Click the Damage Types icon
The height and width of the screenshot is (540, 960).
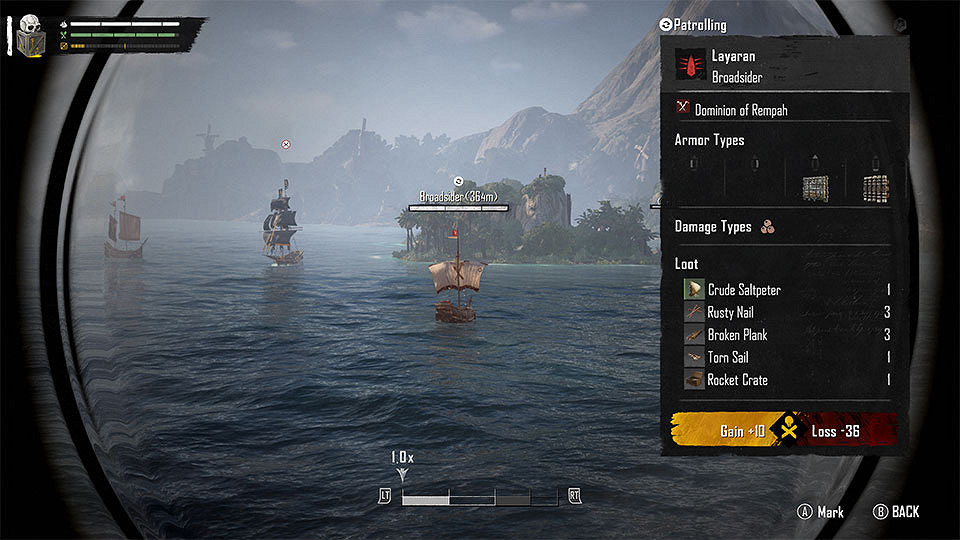(x=768, y=227)
